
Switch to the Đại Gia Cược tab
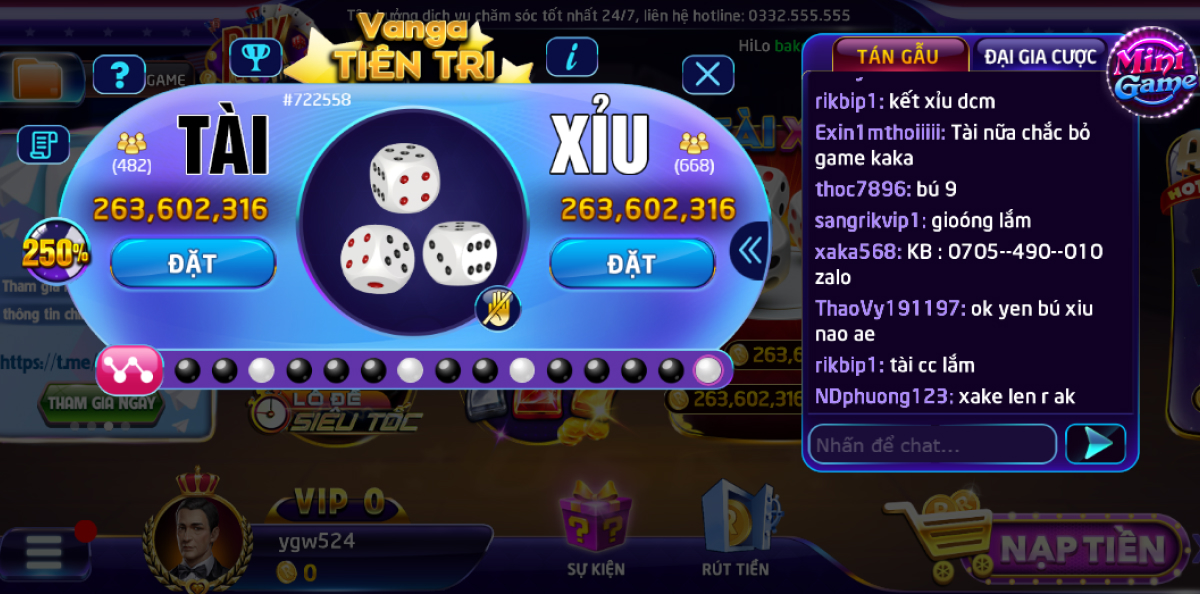click(x=1039, y=56)
